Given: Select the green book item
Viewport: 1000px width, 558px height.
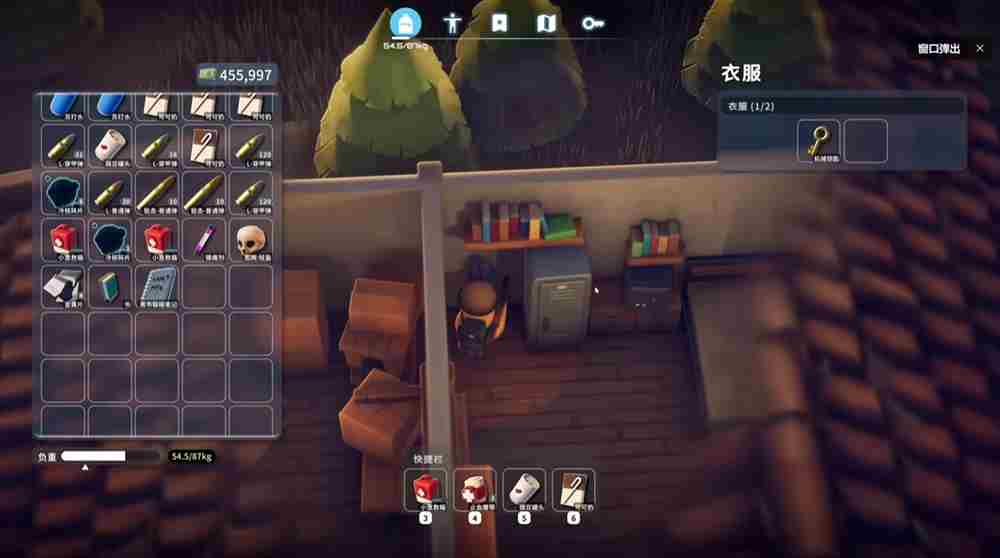Looking at the screenshot, I should coord(111,287).
